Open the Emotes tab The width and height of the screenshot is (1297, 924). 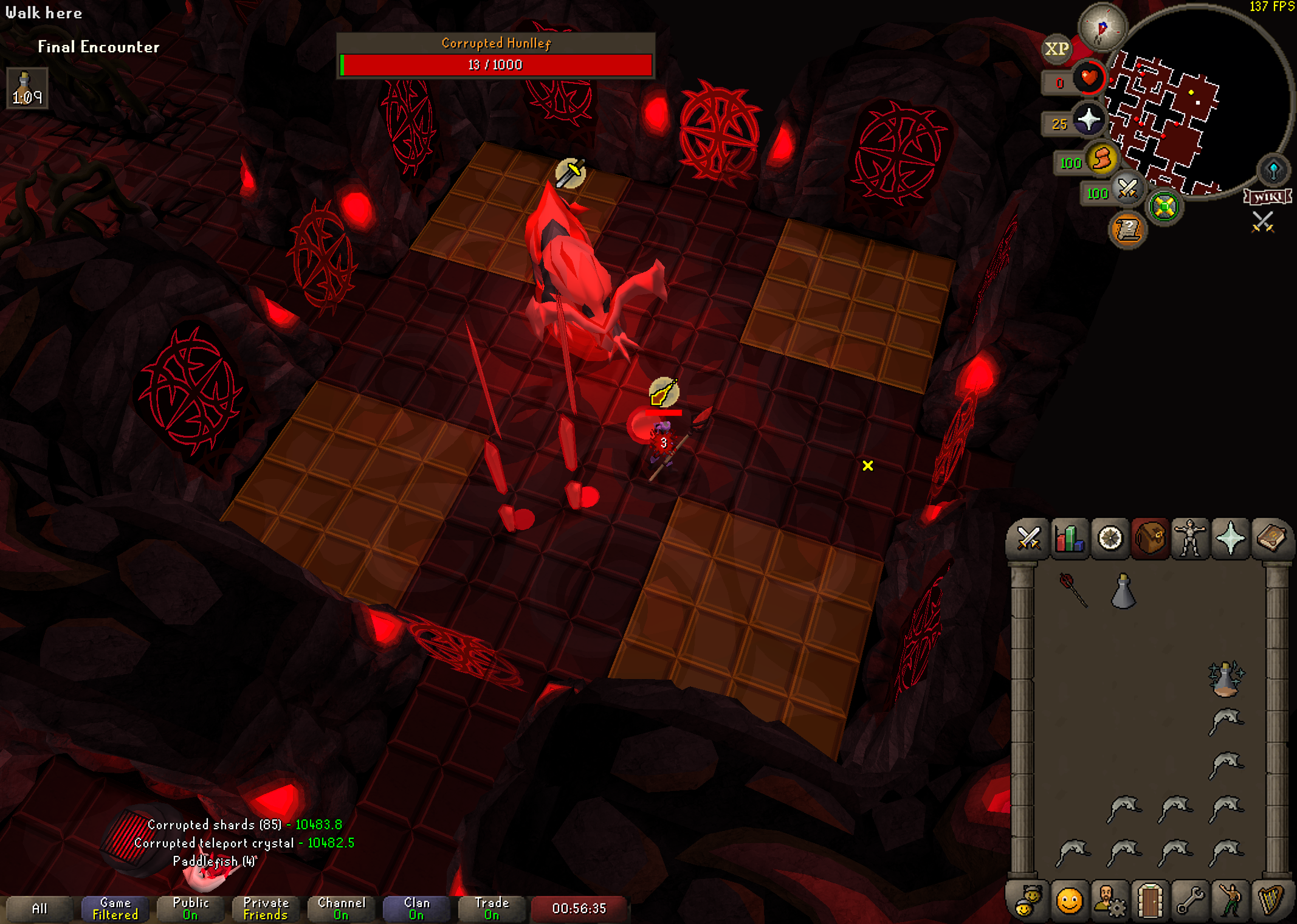tap(1069, 900)
